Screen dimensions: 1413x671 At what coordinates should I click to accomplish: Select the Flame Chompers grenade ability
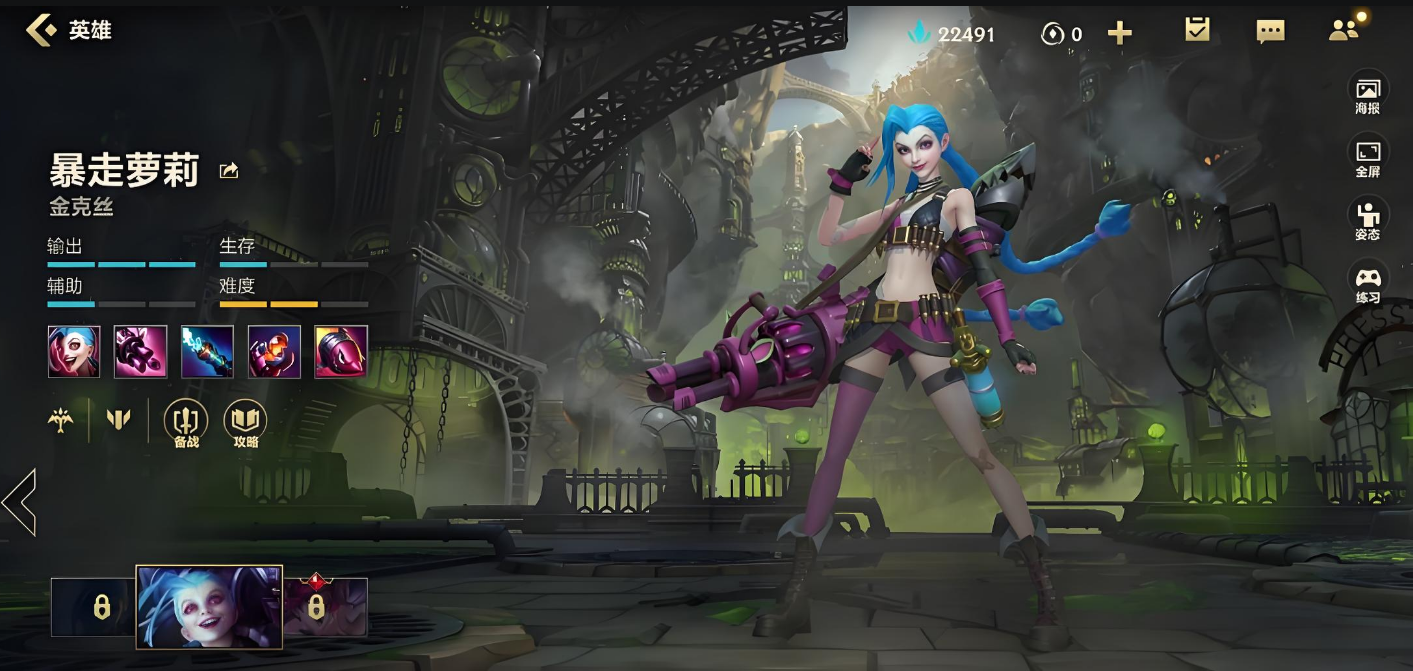274,351
